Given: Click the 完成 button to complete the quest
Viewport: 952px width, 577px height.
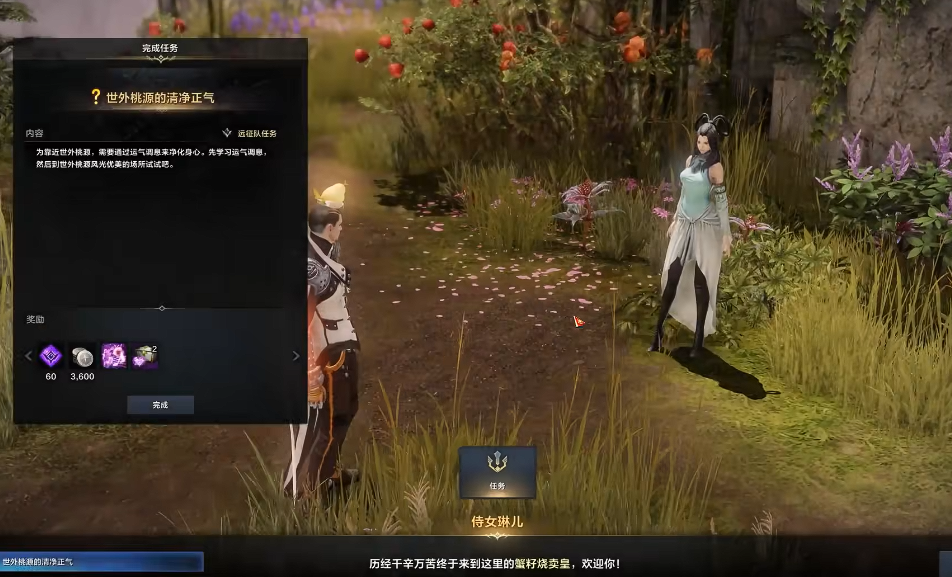Looking at the screenshot, I should coord(160,405).
